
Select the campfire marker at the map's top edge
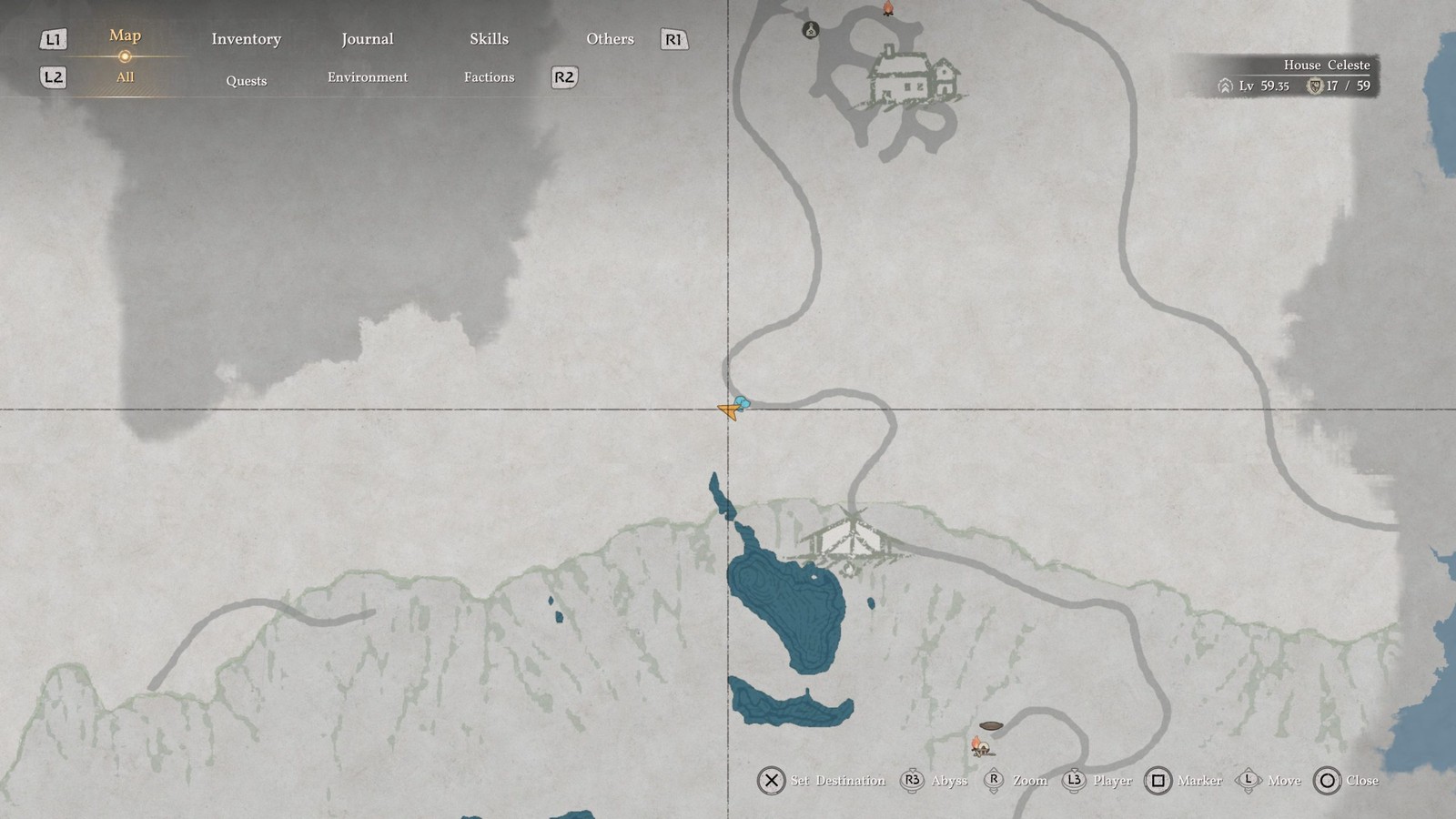pyautogui.click(x=888, y=8)
